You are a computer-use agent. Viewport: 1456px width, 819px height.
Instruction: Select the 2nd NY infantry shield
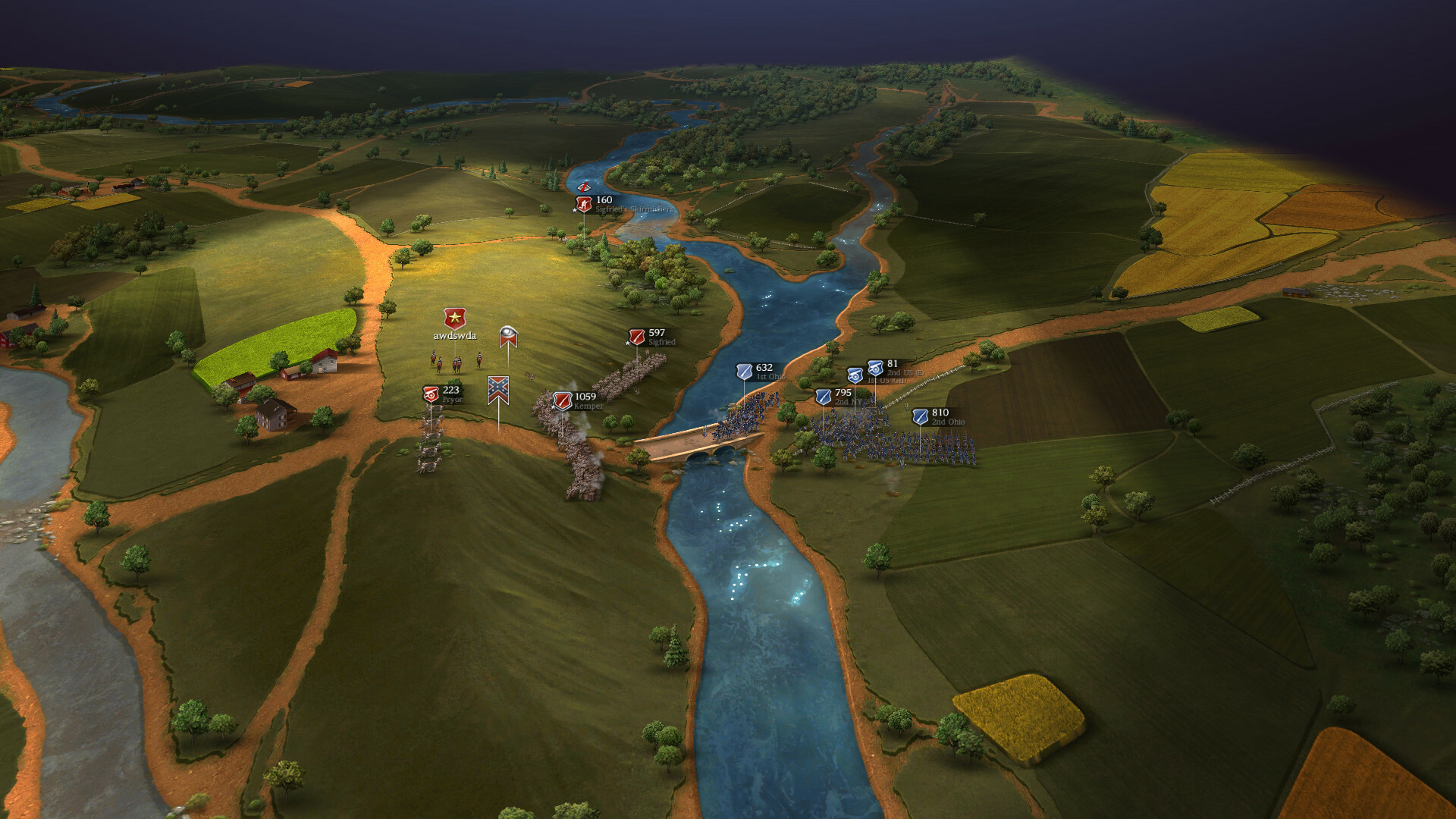click(823, 398)
